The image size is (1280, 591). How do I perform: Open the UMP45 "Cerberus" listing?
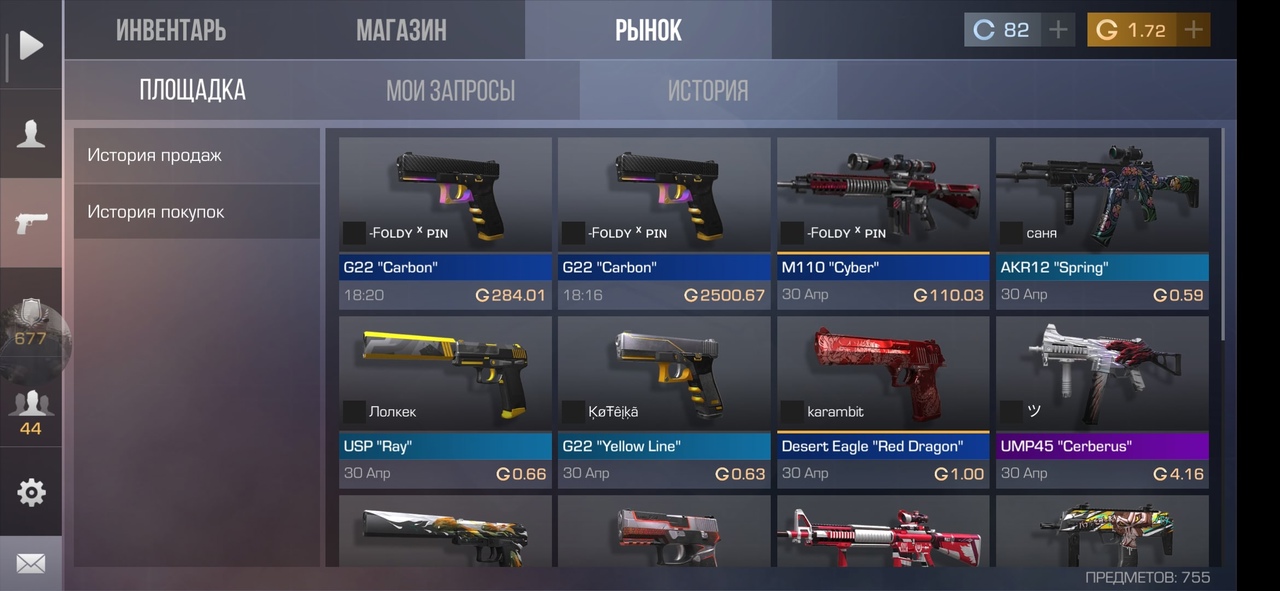[1102, 401]
